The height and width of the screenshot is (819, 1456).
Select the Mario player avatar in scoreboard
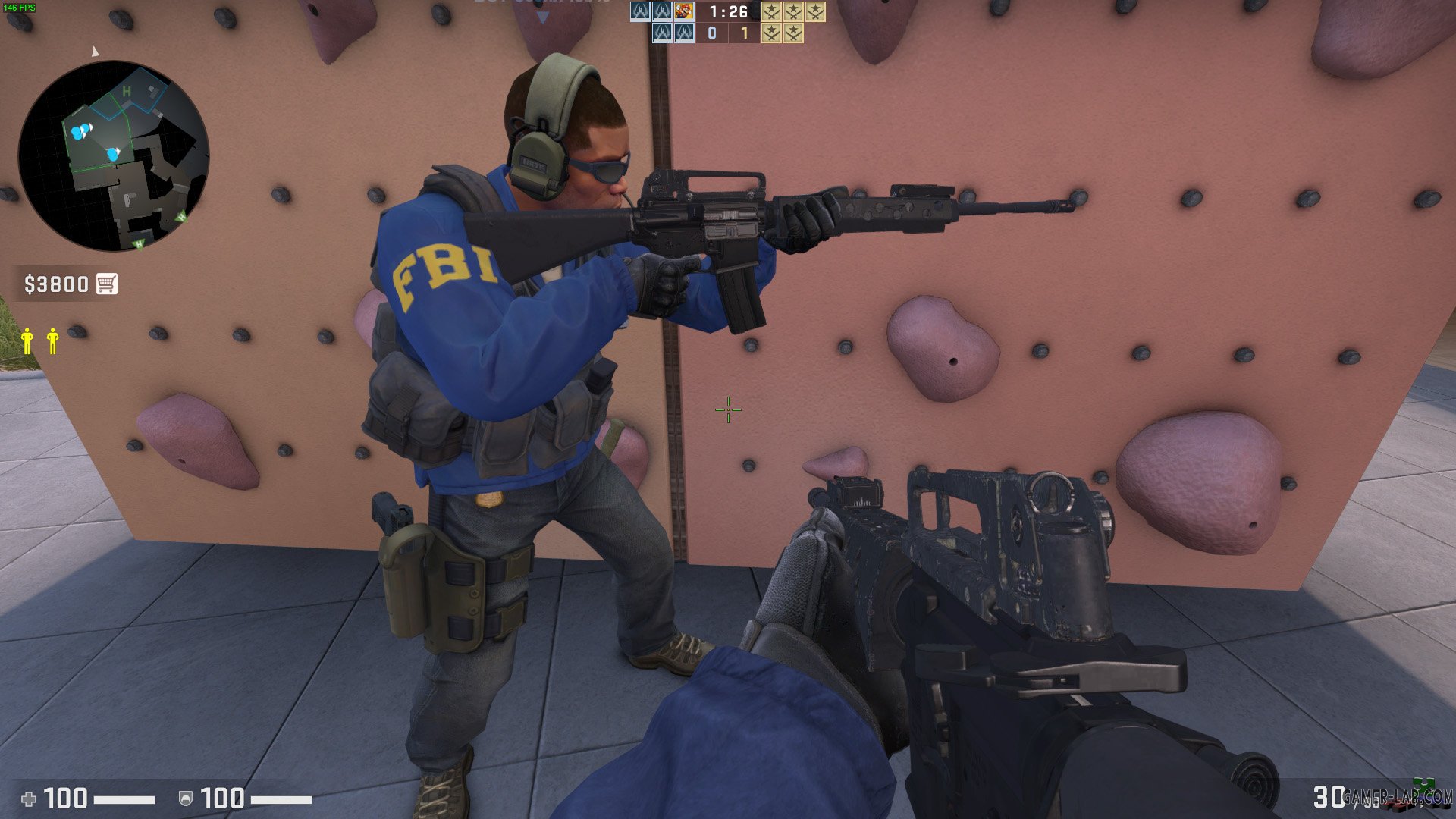pos(684,12)
